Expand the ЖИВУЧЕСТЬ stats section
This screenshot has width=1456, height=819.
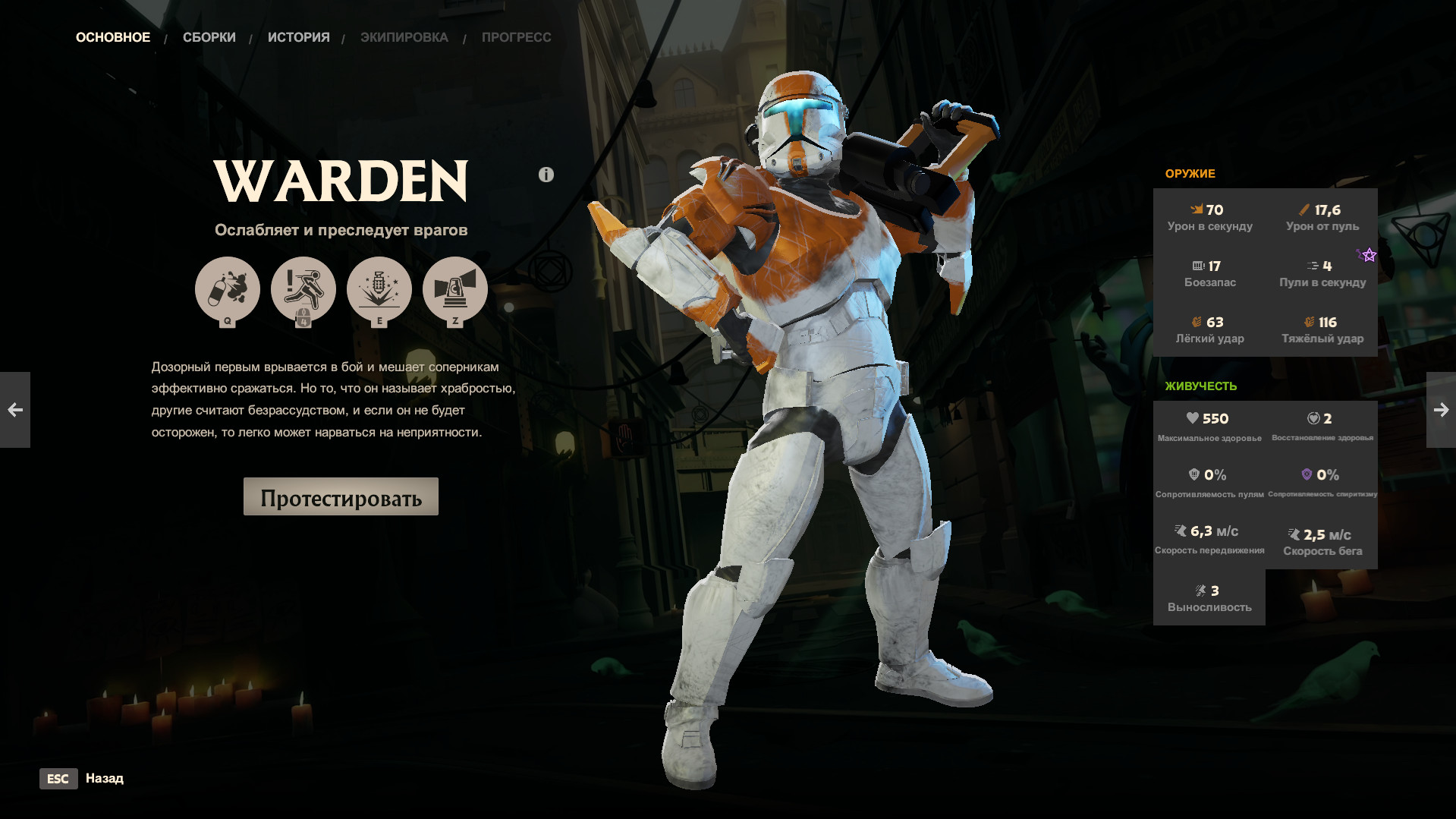tap(1201, 386)
